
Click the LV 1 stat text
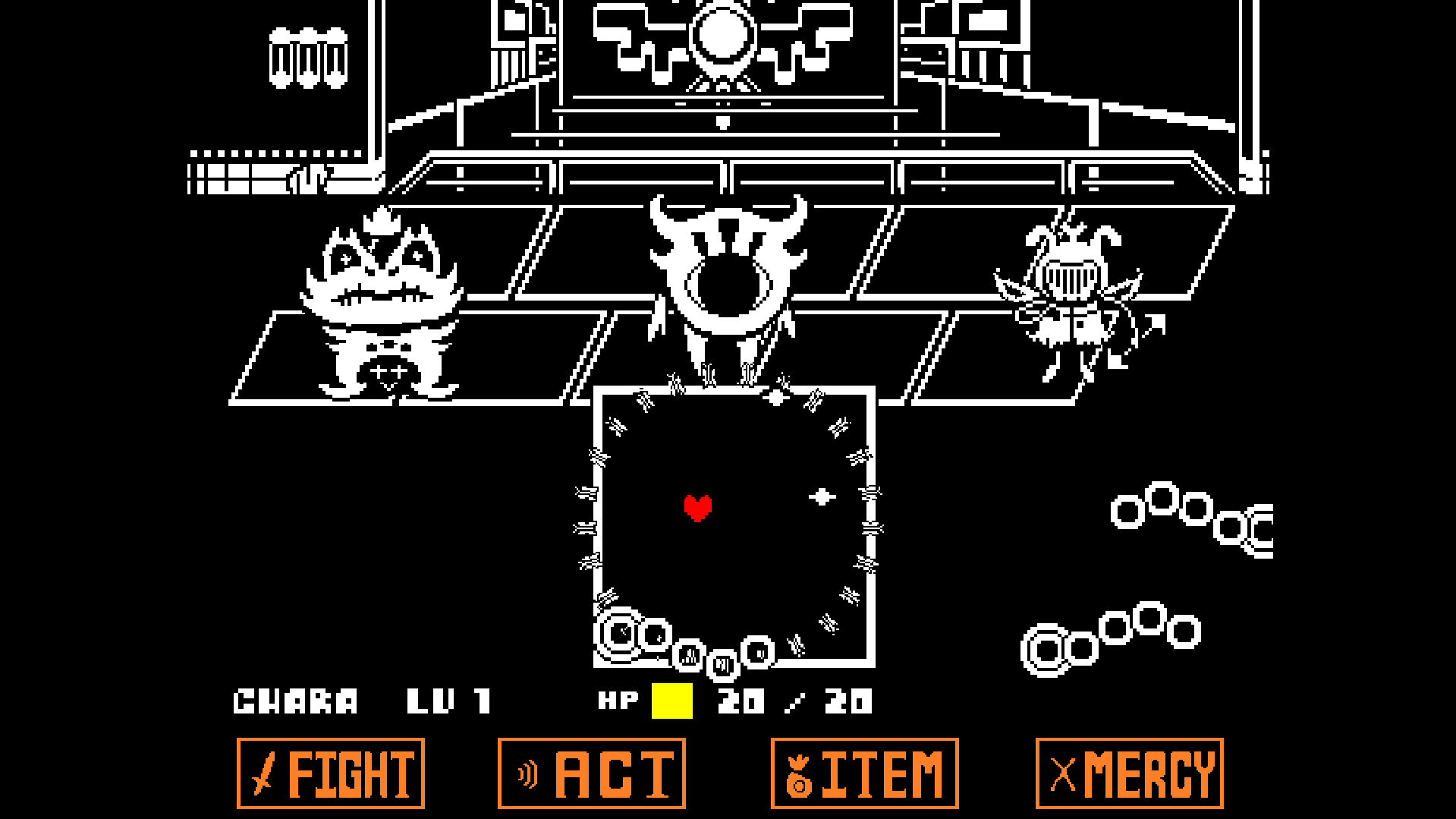(x=450, y=700)
